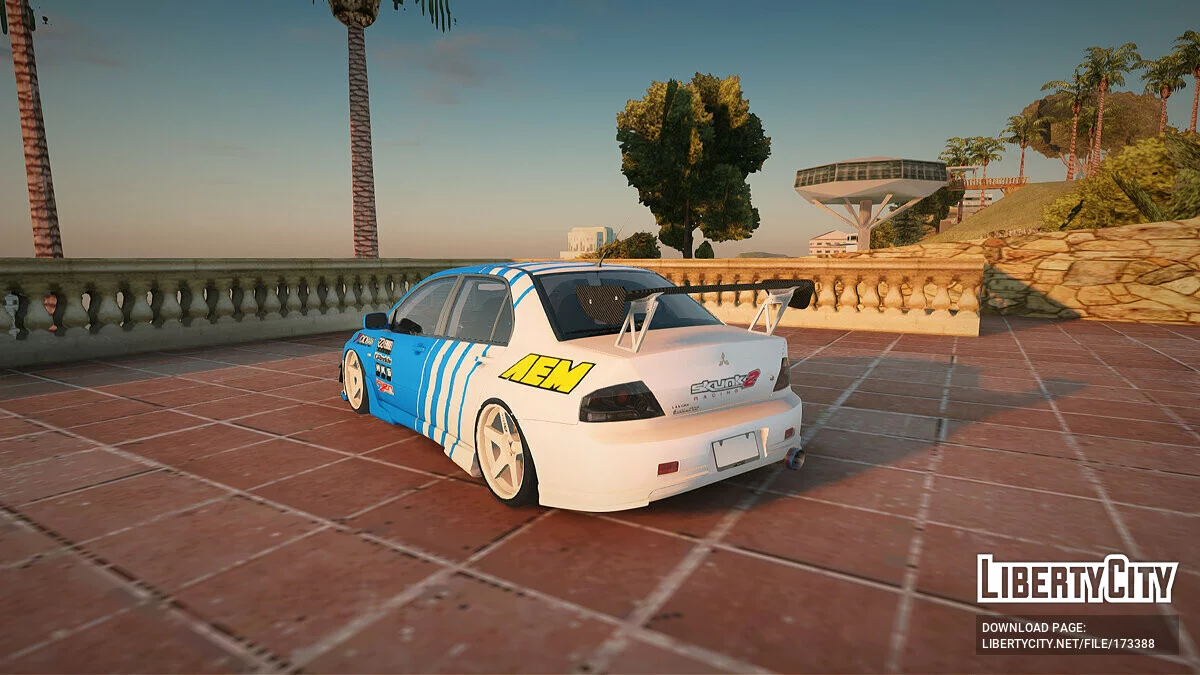This screenshot has width=1200, height=675.
Task: Open the libertycity.net download page link
Action: (1068, 644)
